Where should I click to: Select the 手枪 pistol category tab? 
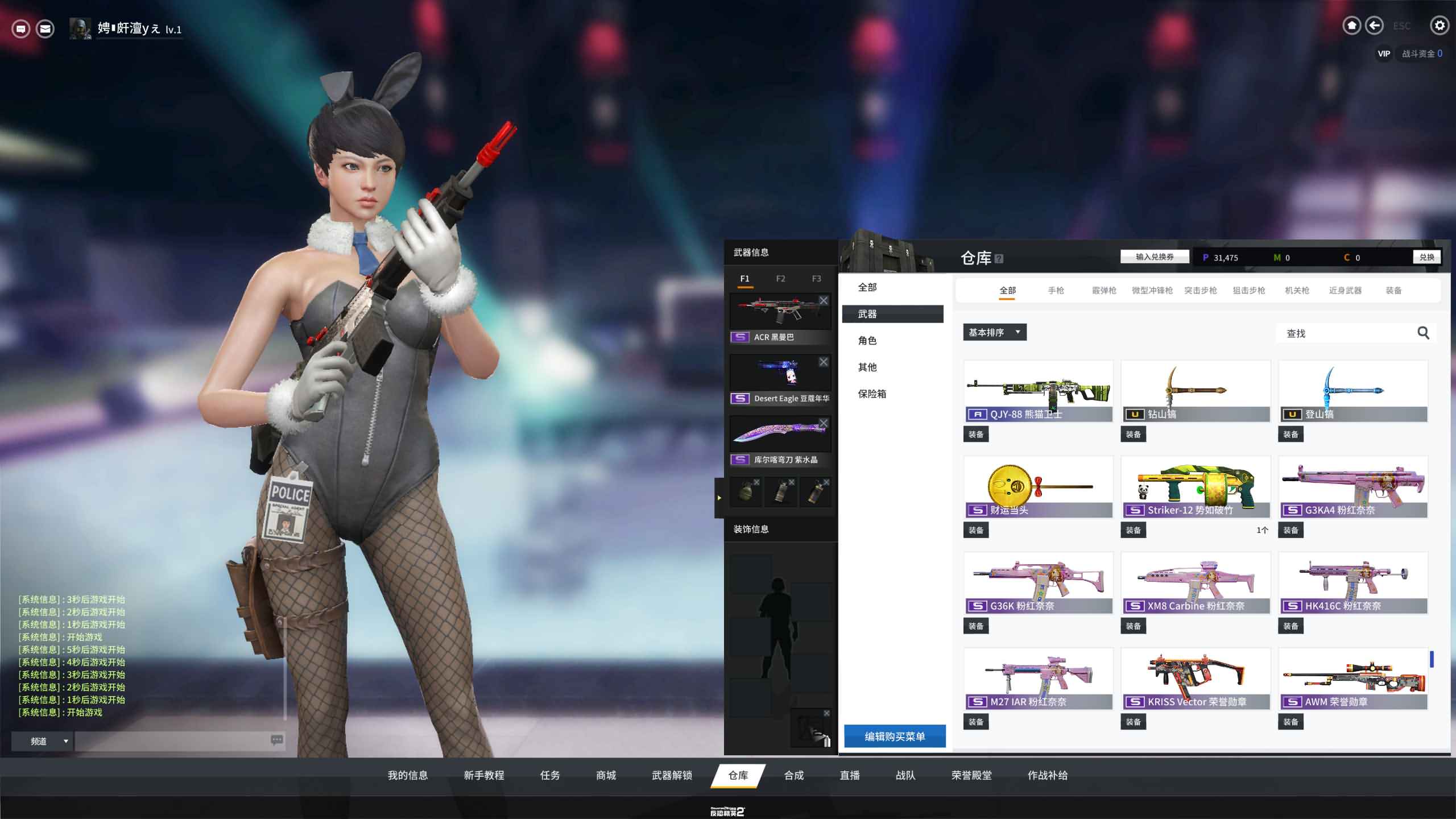(1056, 291)
